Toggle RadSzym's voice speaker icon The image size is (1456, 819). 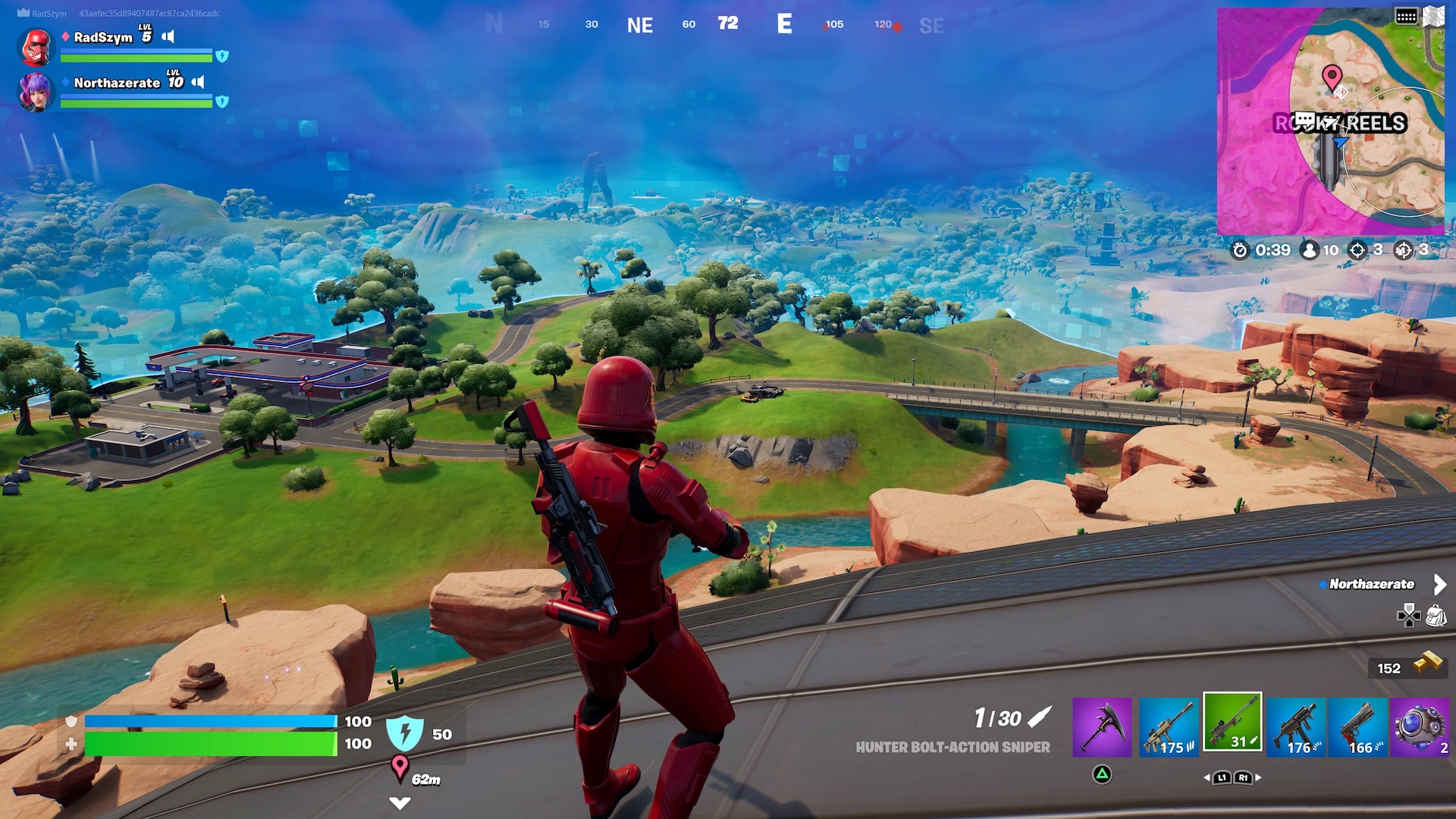click(168, 36)
